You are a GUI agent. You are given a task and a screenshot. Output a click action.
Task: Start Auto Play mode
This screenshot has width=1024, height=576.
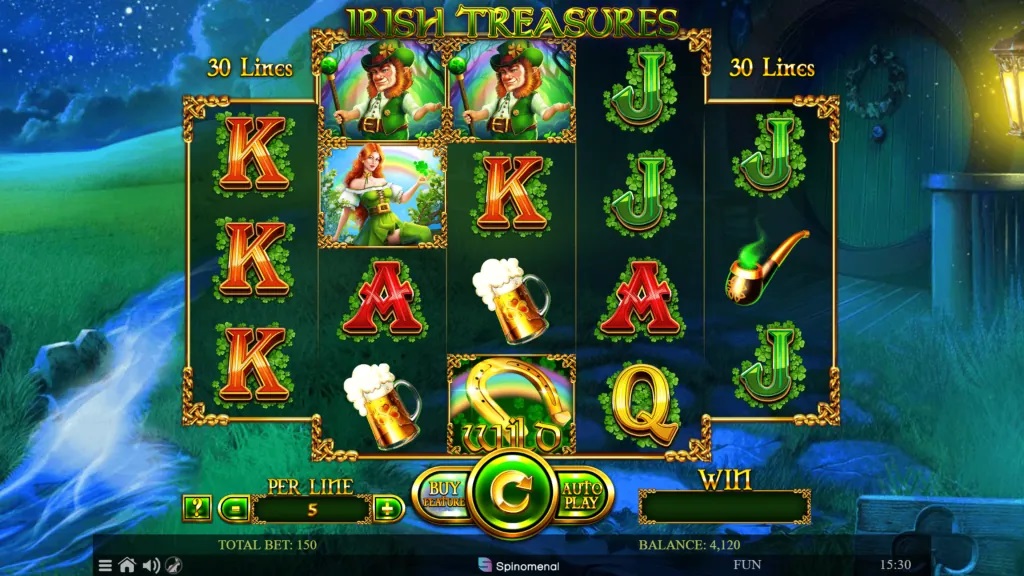(581, 495)
